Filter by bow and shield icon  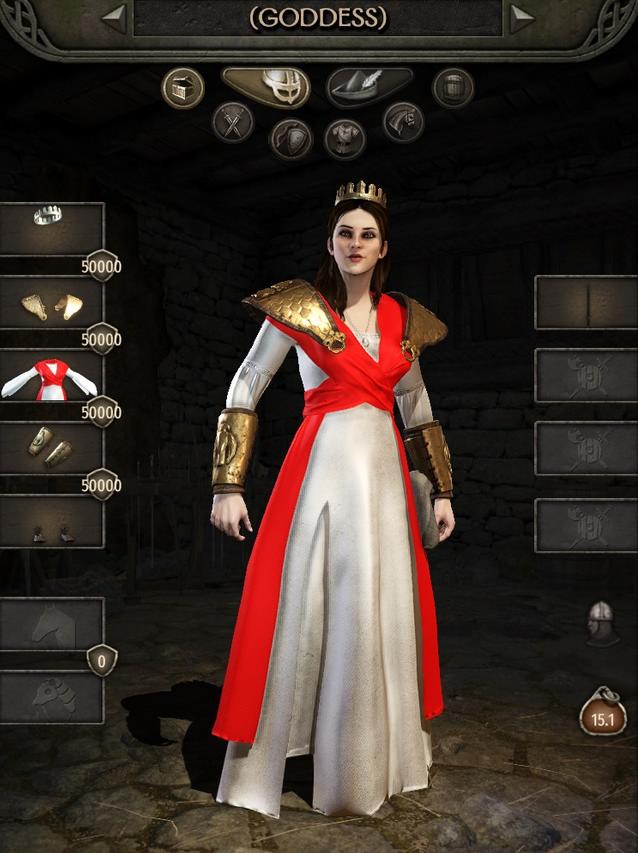pos(291,138)
